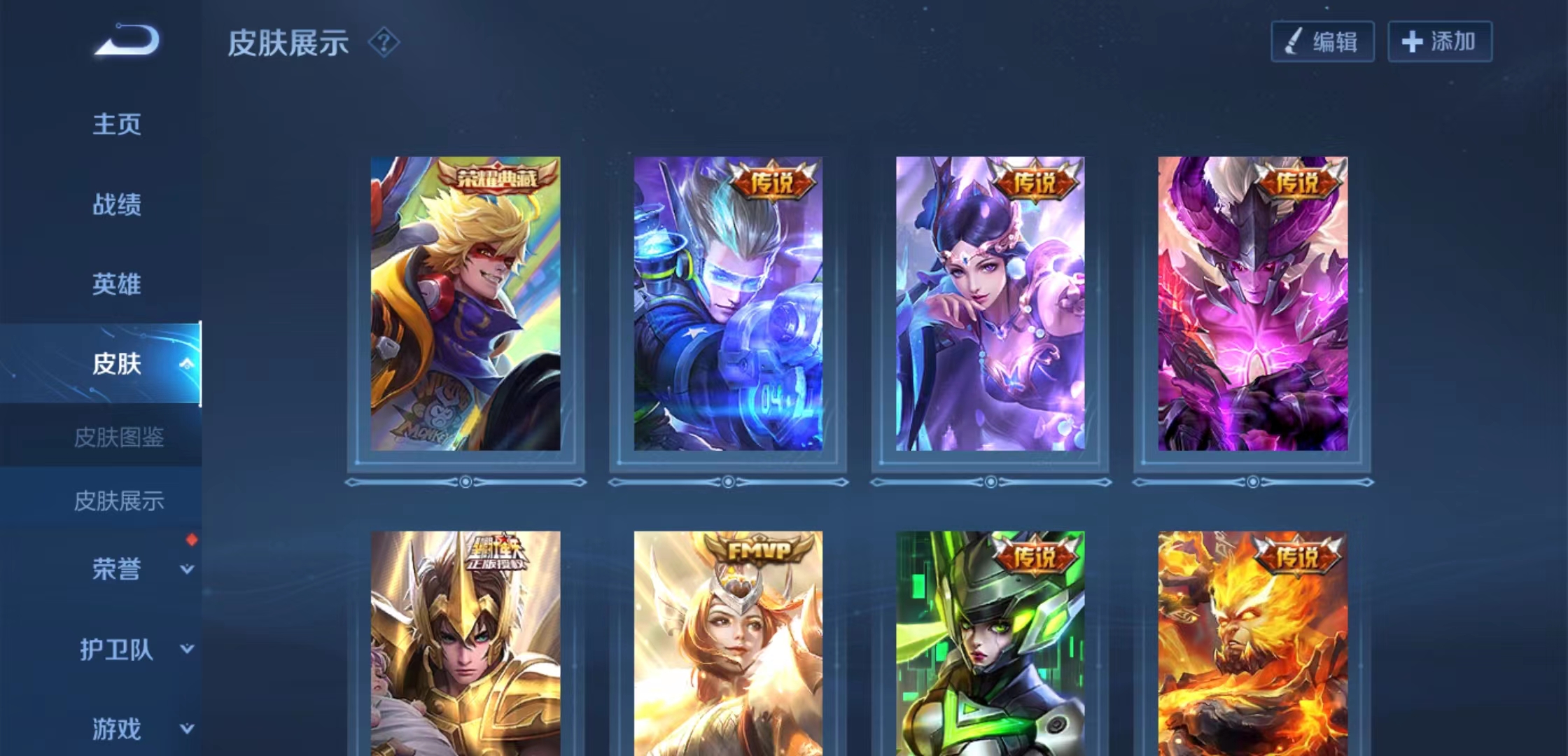Open the 皮肤图鉴 skin catalog sub-tab

pos(119,437)
